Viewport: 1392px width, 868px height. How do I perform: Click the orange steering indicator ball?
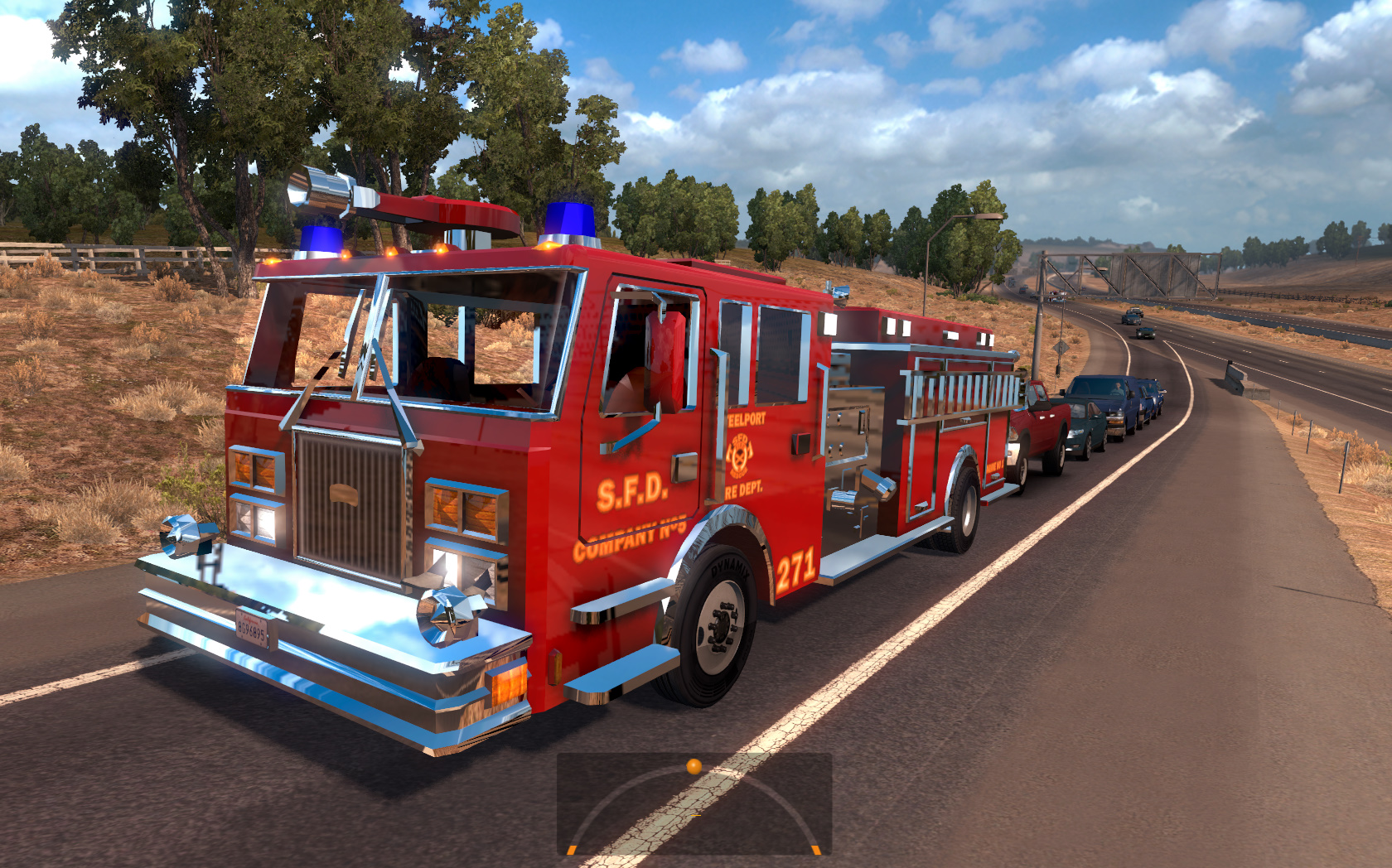click(694, 767)
